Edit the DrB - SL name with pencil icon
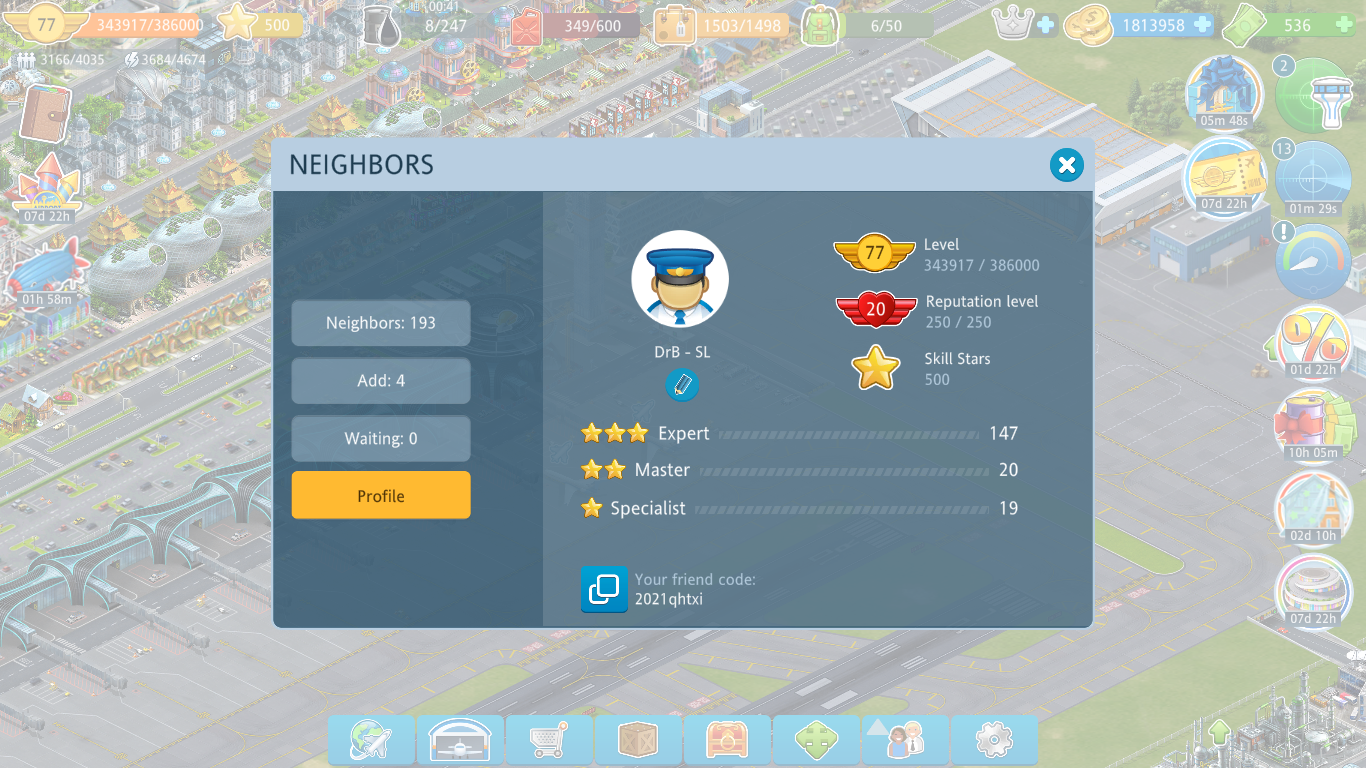 (682, 385)
